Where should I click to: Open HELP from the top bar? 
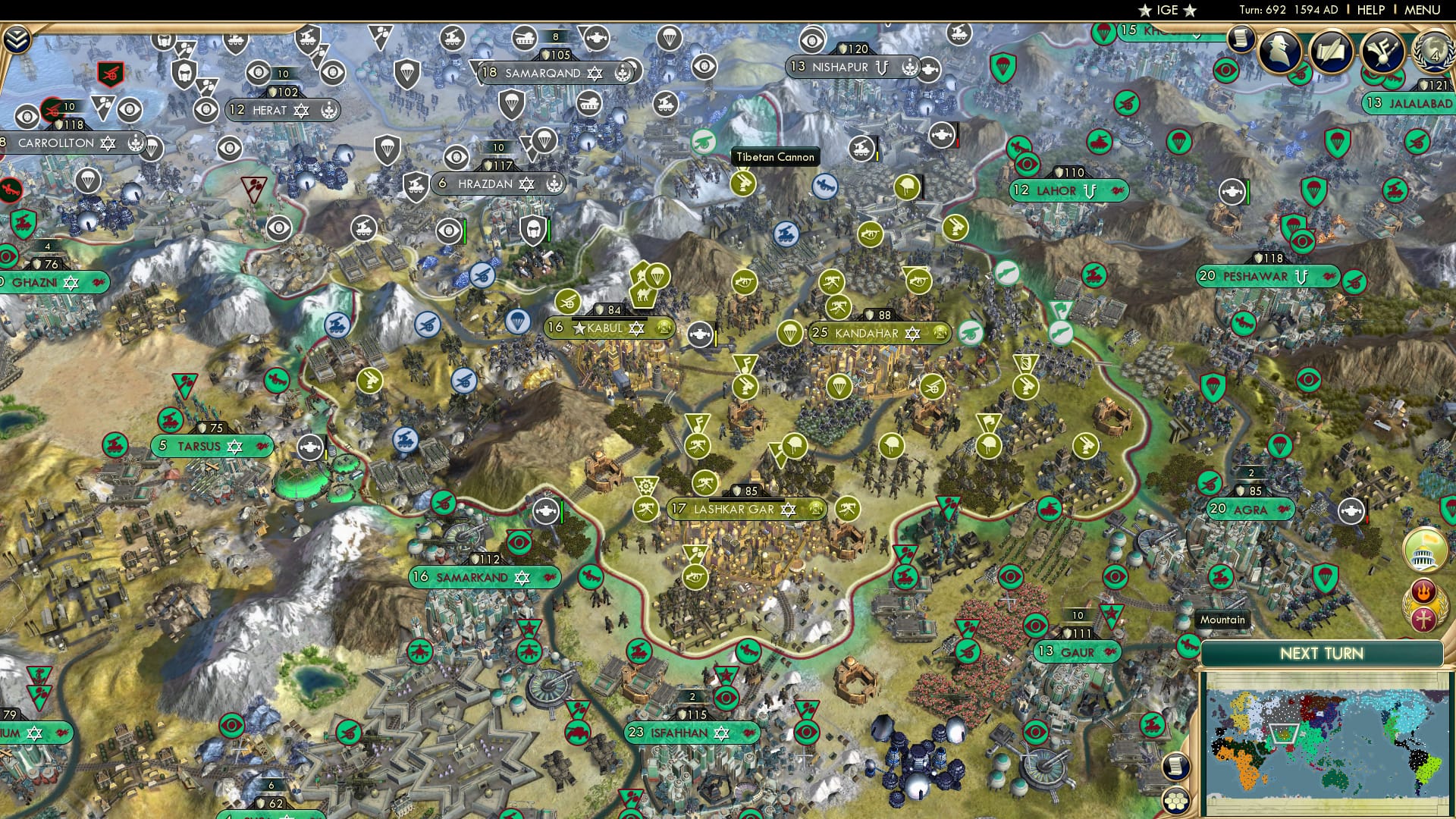(x=1368, y=9)
